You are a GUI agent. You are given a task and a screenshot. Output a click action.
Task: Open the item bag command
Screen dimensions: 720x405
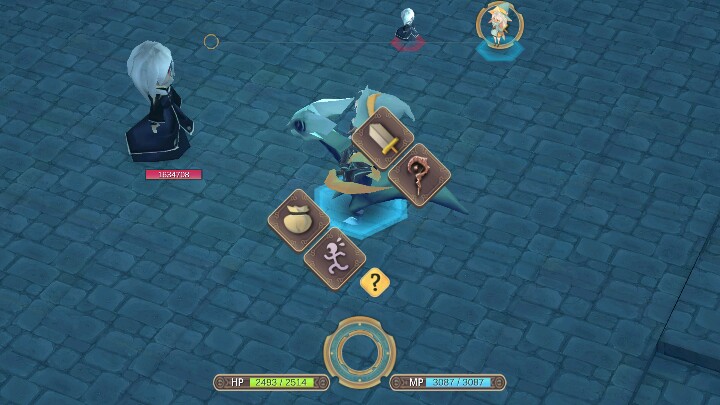point(298,220)
